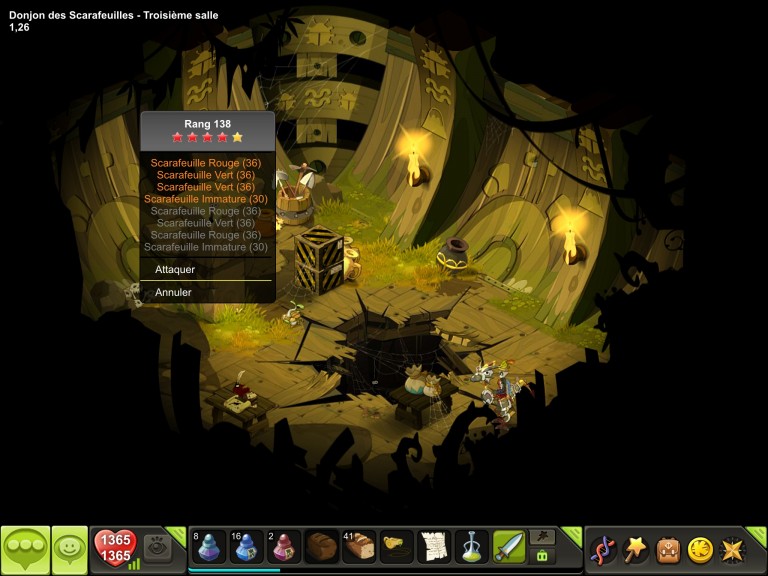The image size is (768, 576).
Task: Use the blue flask potion slot
Action: pyautogui.click(x=471, y=547)
